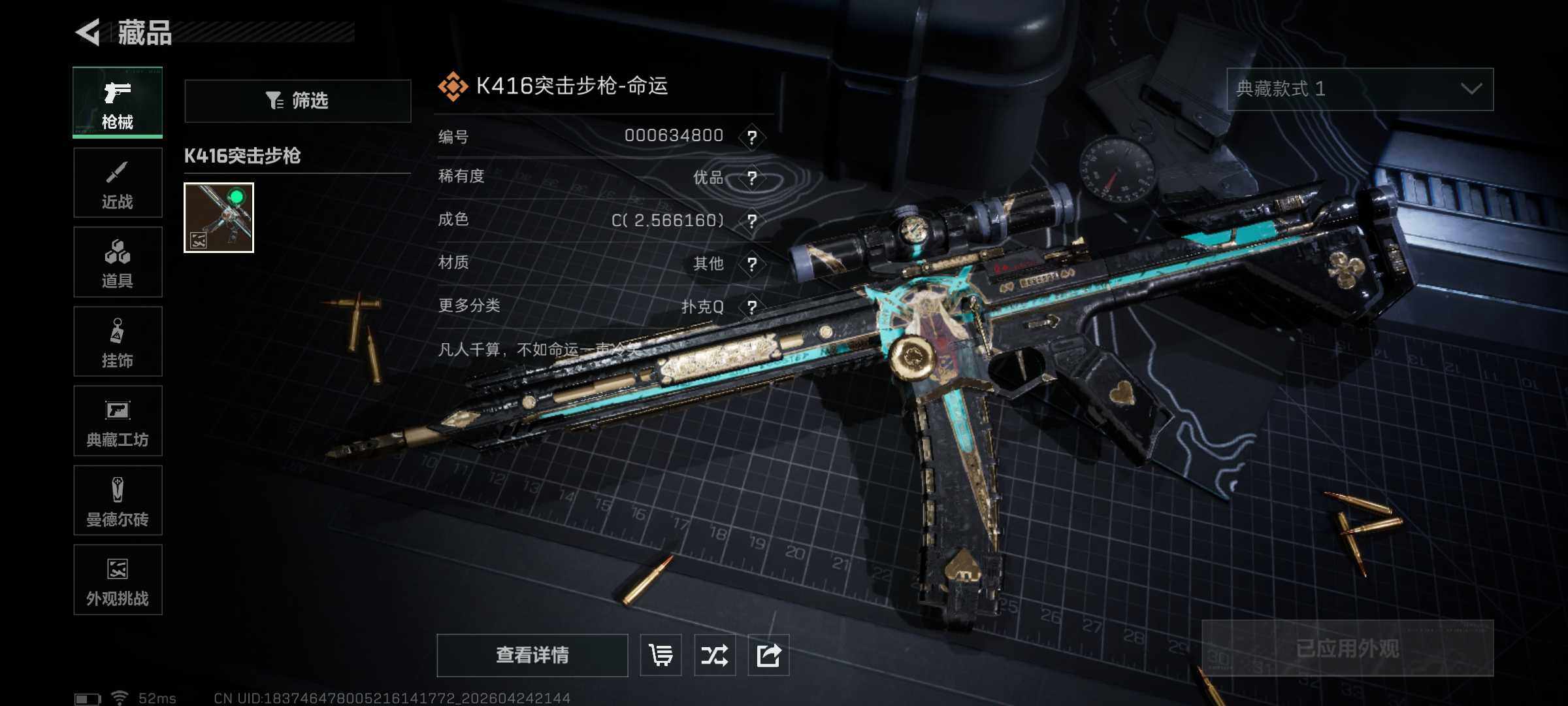The image size is (1568, 706).
Task: Show the 挂饰 charms category
Action: 118,342
